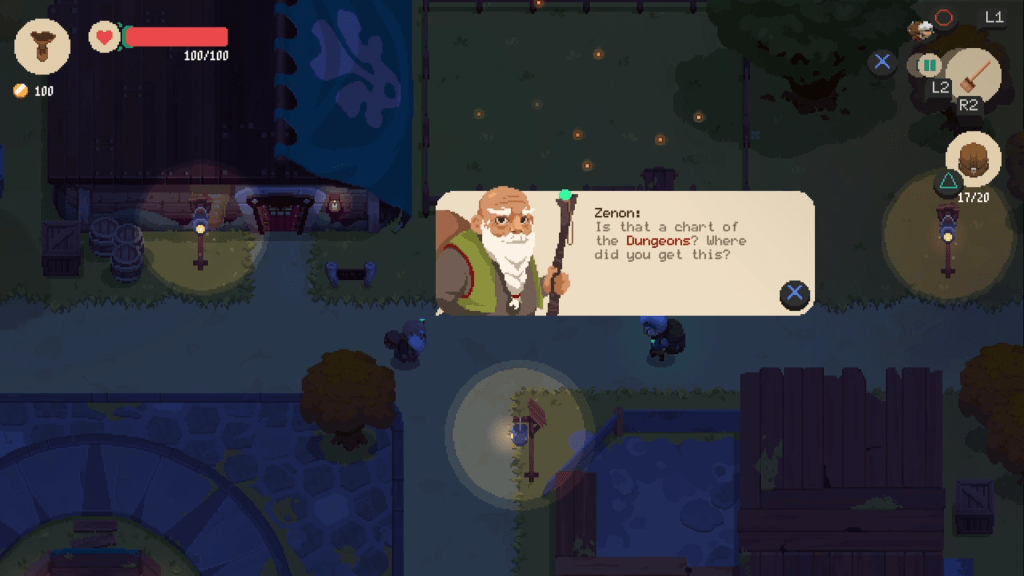Viewport: 1024px width, 576px height.
Task: Advance Zenon's dialogue text box
Action: (x=795, y=293)
